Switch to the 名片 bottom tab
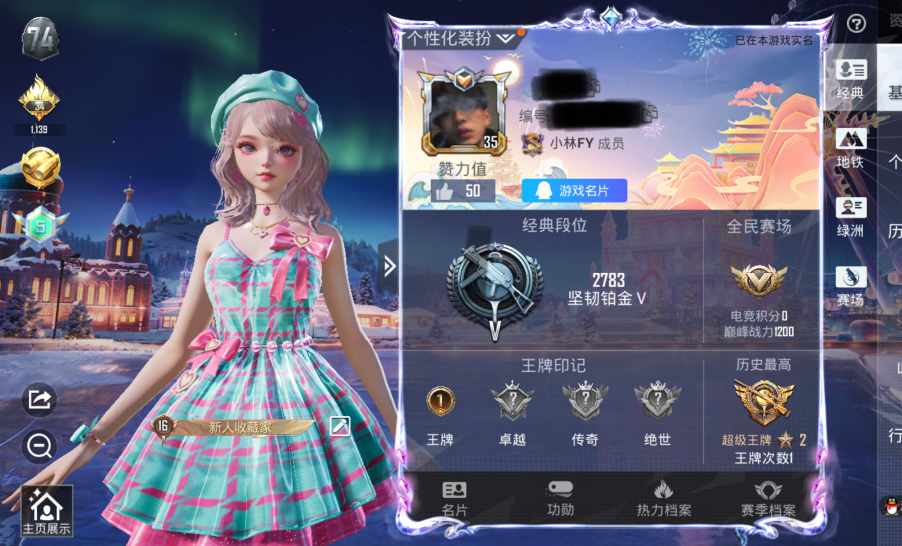This screenshot has width=902, height=546. point(455,498)
